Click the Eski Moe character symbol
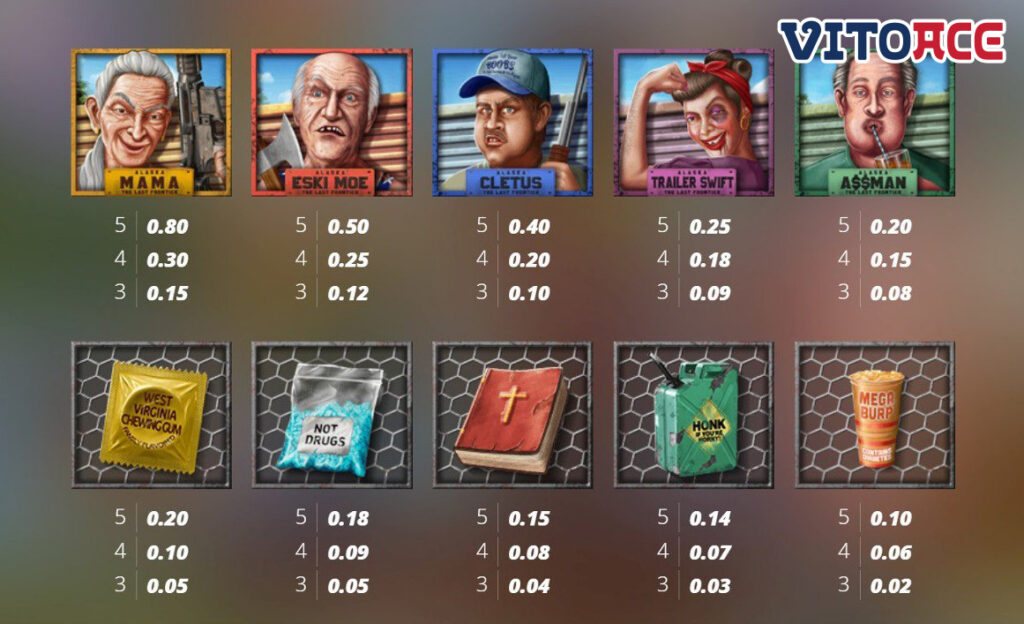 [331, 122]
